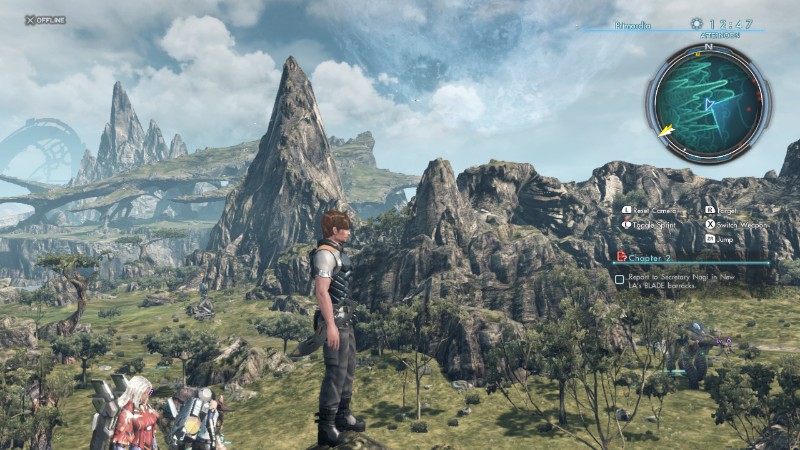
Task: Click the OFFLINE status indicator
Action: click(45, 19)
